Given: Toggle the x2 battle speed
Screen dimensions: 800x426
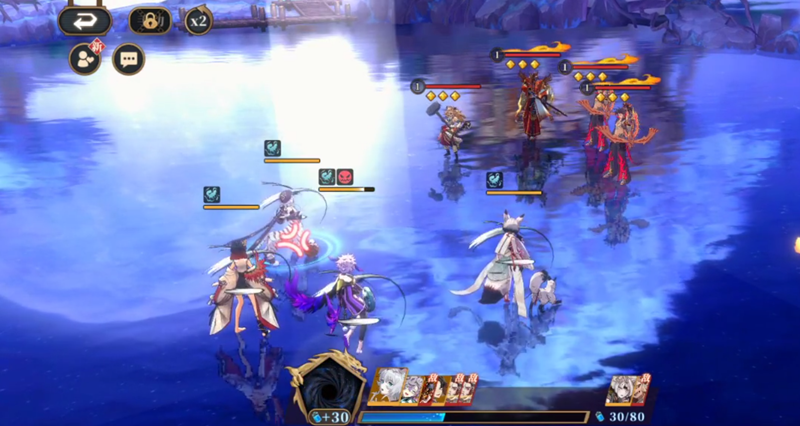Looking at the screenshot, I should tap(198, 21).
